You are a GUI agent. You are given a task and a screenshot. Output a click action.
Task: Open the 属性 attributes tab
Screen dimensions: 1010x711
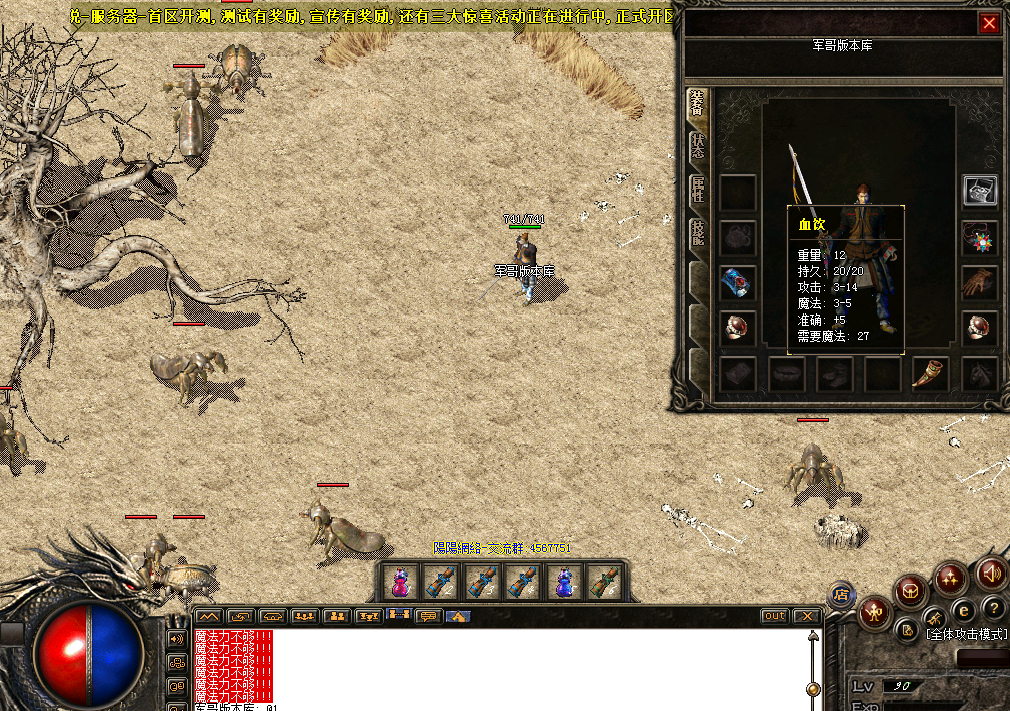tap(697, 189)
